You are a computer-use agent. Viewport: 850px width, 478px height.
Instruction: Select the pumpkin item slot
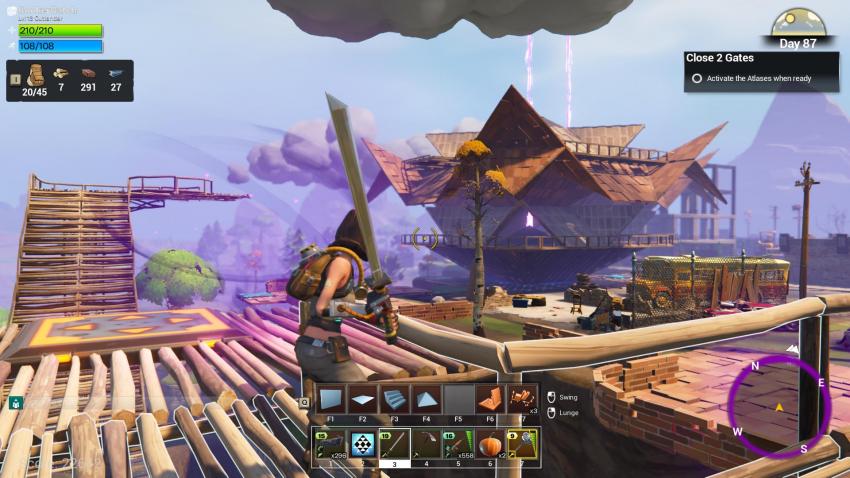point(489,443)
